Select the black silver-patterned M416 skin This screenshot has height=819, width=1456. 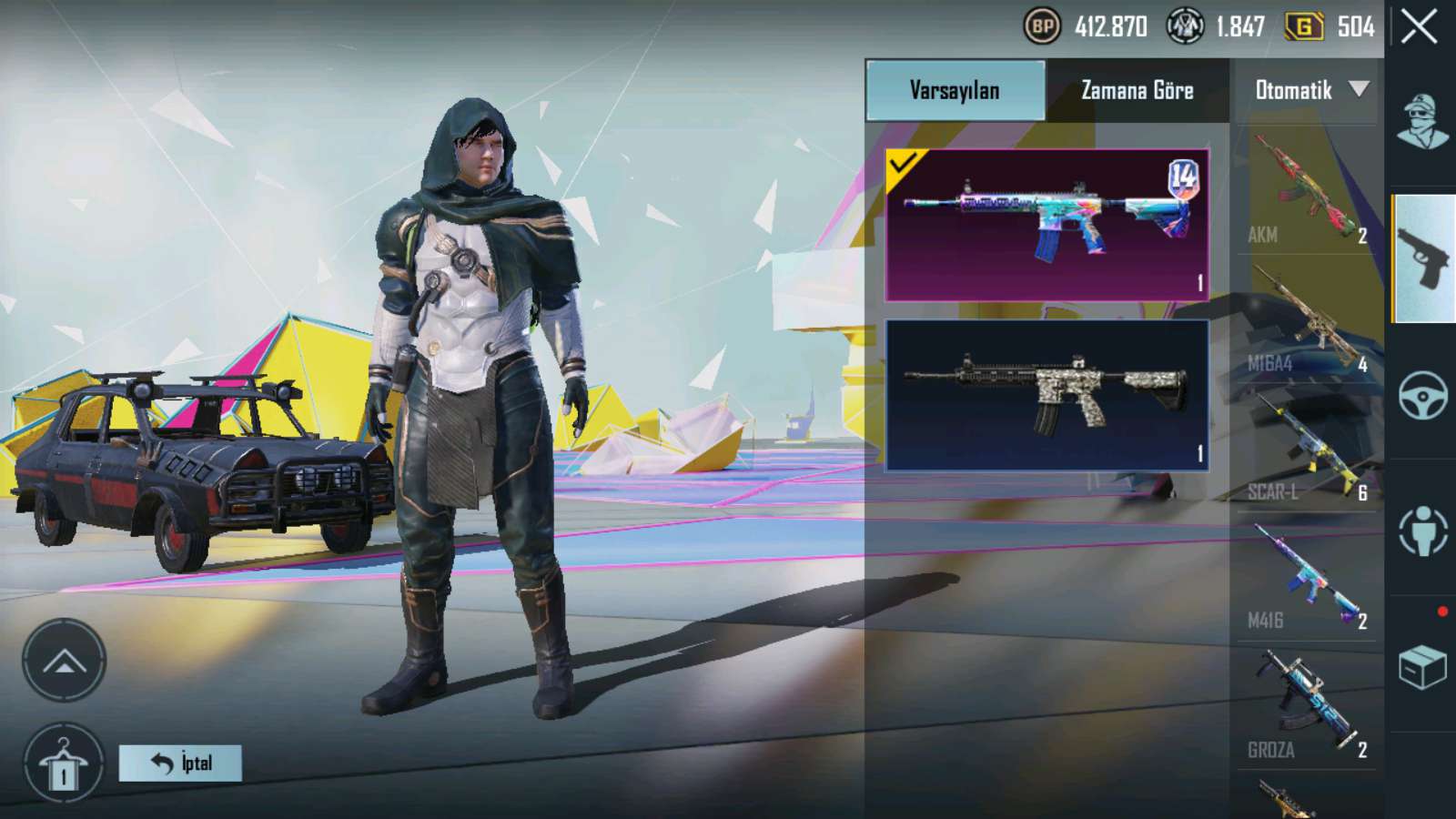tap(1046, 395)
